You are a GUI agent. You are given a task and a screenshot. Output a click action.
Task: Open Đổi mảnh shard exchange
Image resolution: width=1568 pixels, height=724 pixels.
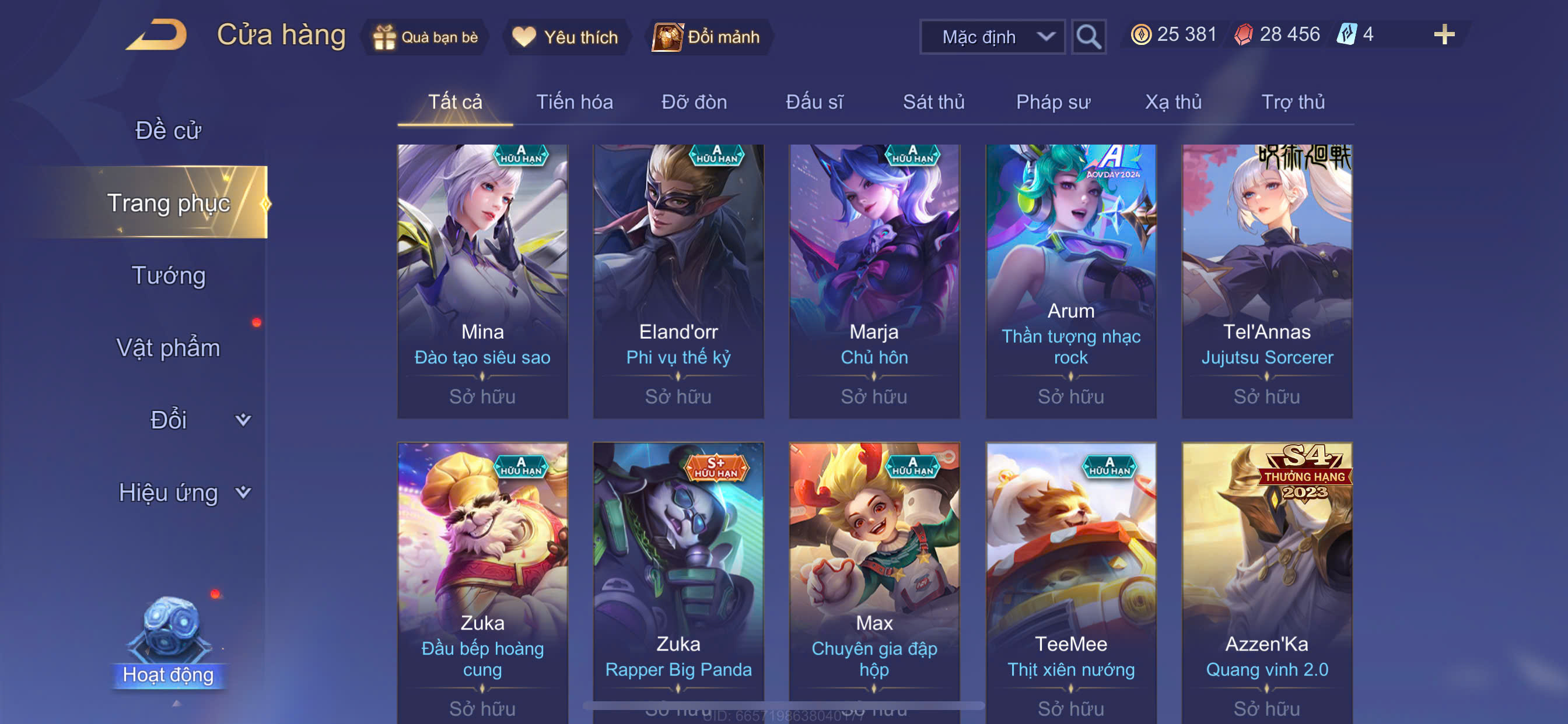pos(708,37)
